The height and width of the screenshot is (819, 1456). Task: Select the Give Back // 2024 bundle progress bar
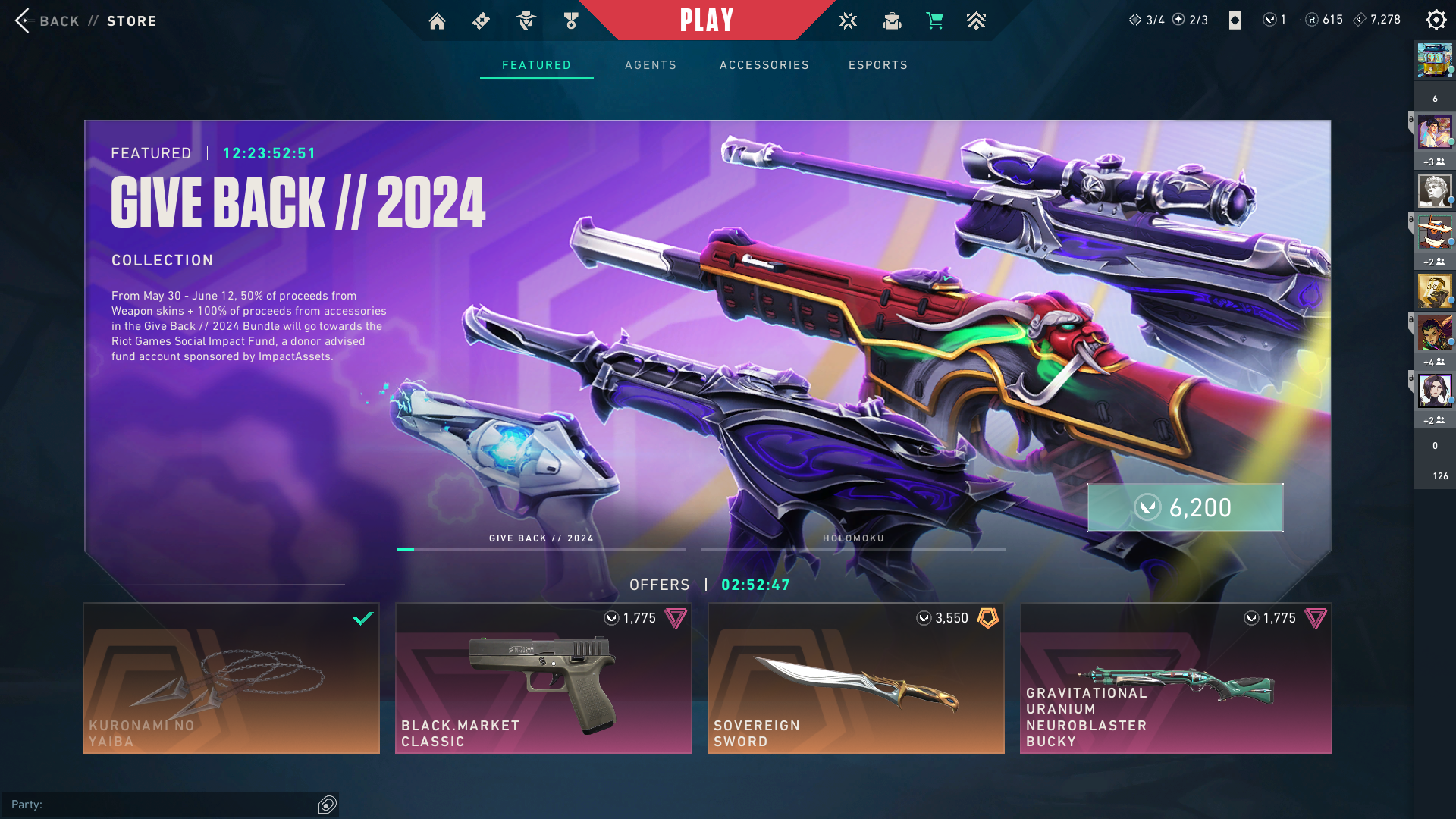[x=541, y=548]
